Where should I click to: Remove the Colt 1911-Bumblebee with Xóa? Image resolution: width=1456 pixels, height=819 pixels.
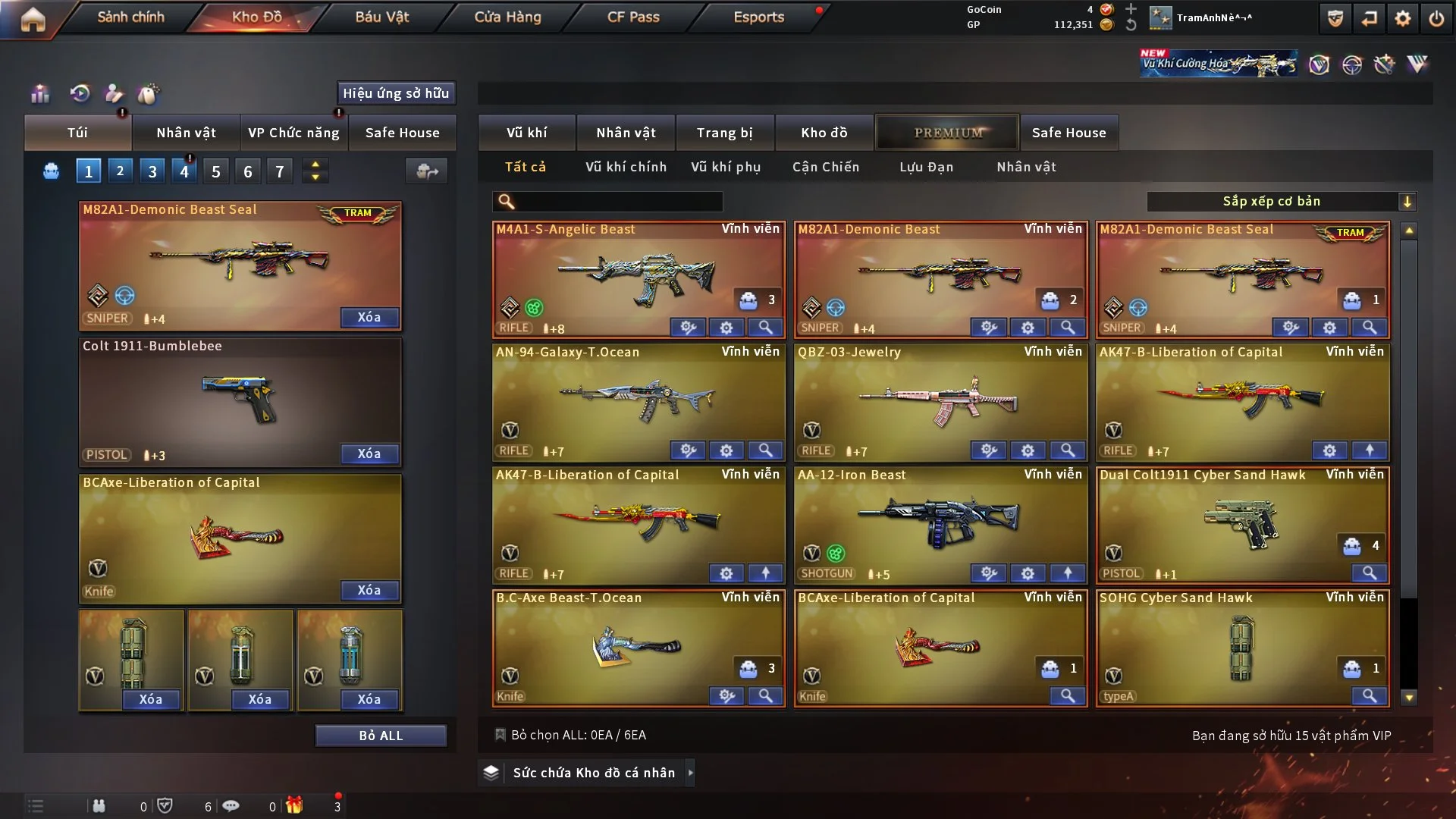tap(369, 453)
